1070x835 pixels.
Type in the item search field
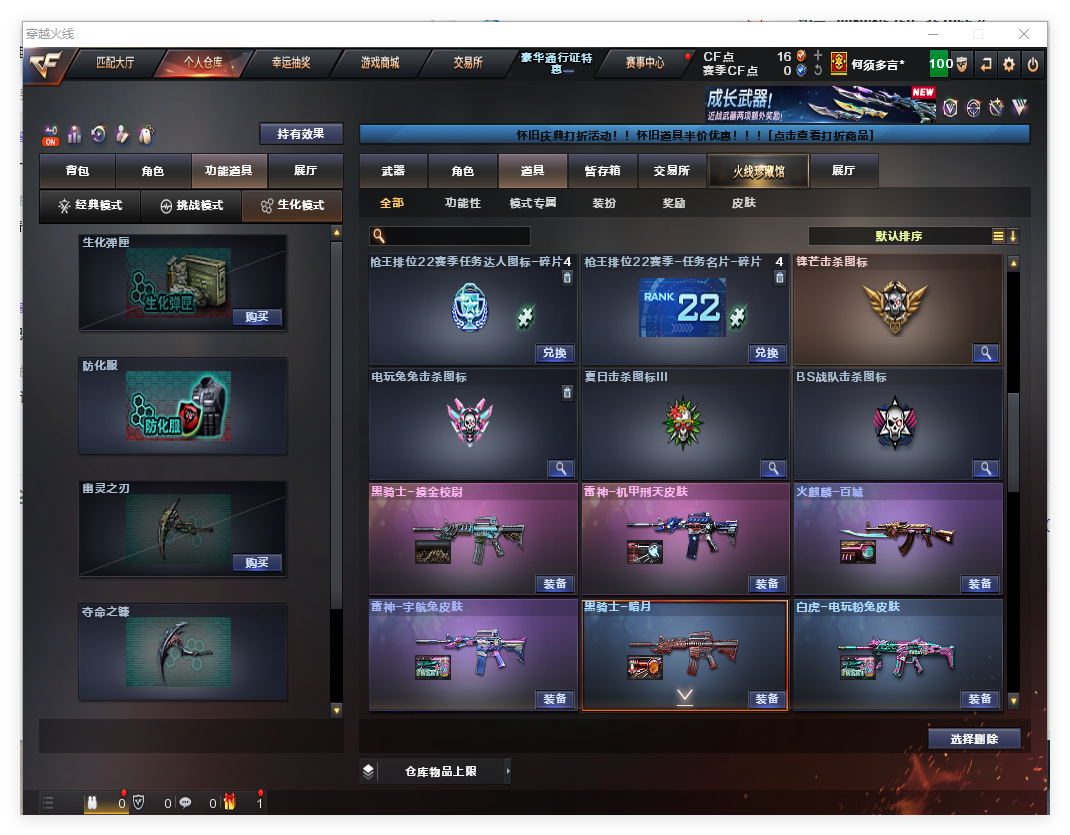(450, 236)
